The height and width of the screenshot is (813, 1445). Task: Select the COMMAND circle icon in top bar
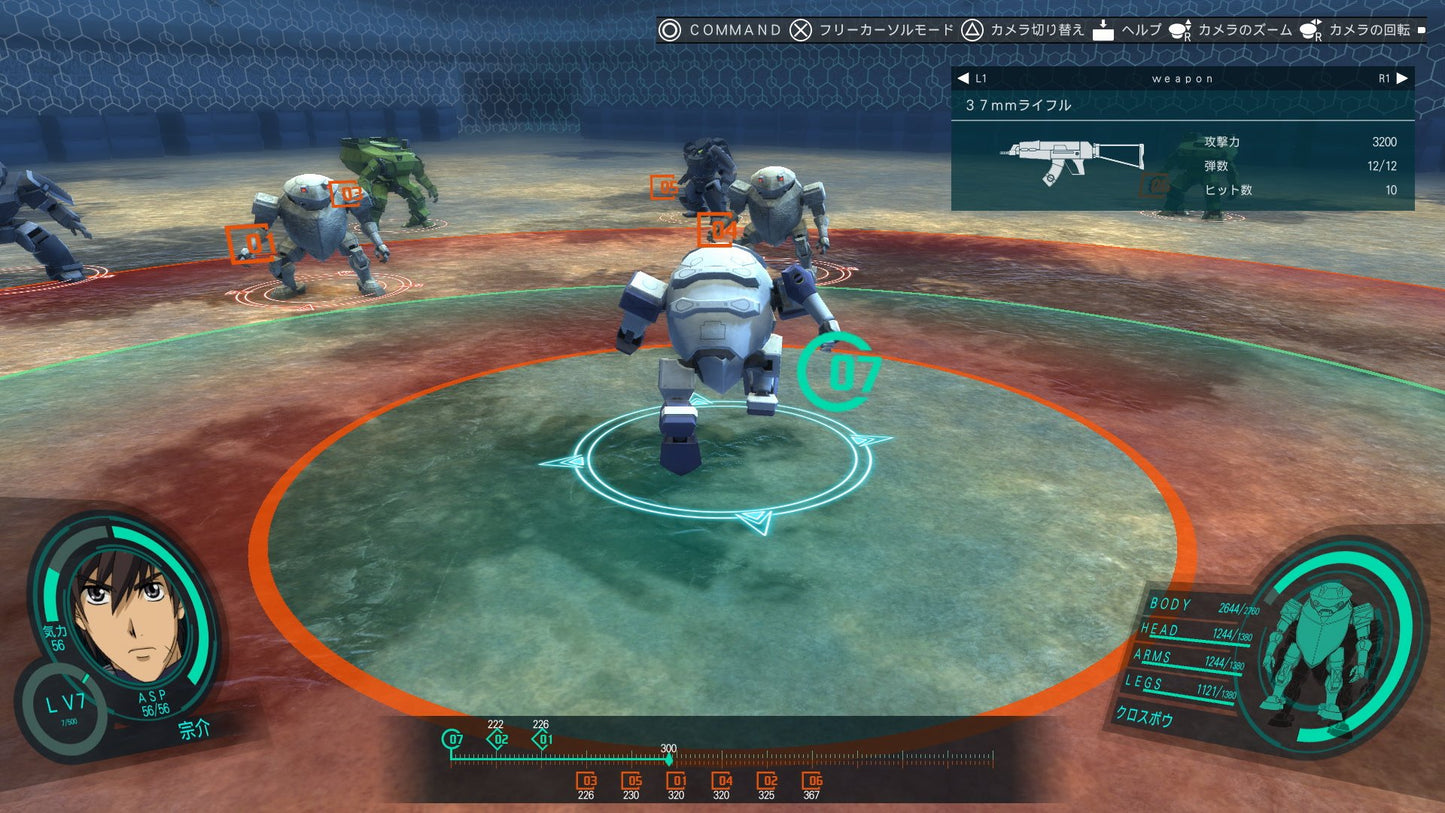[670, 30]
